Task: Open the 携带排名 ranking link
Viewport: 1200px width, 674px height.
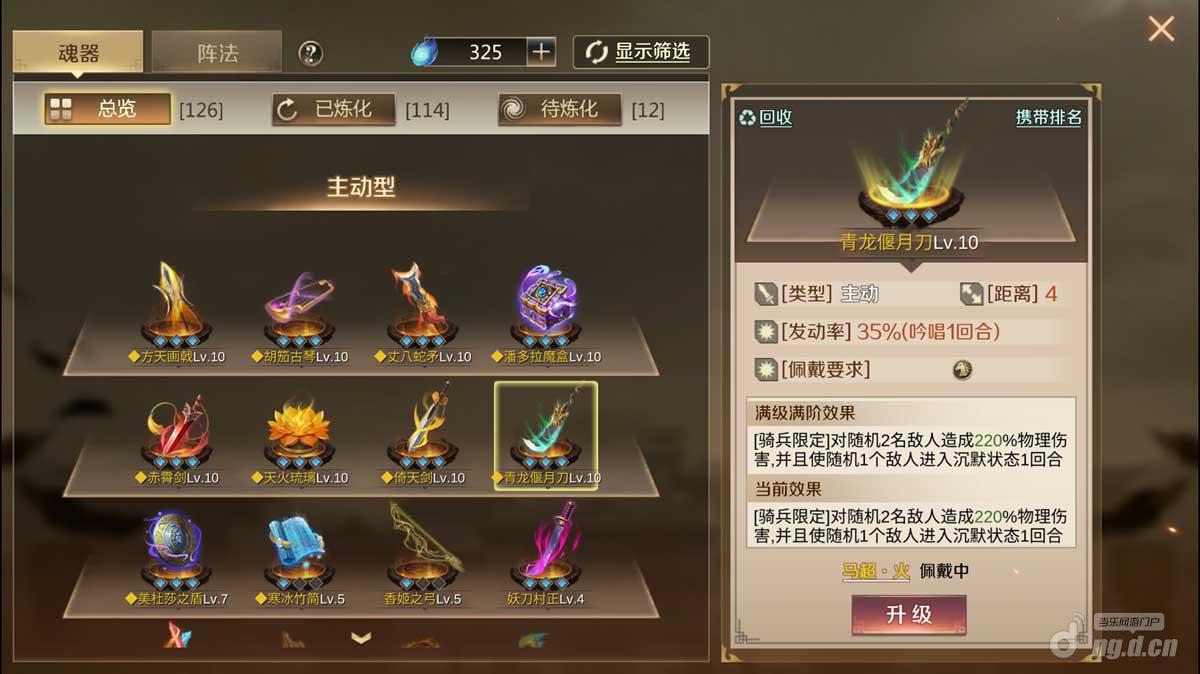Action: pyautogui.click(x=1048, y=117)
